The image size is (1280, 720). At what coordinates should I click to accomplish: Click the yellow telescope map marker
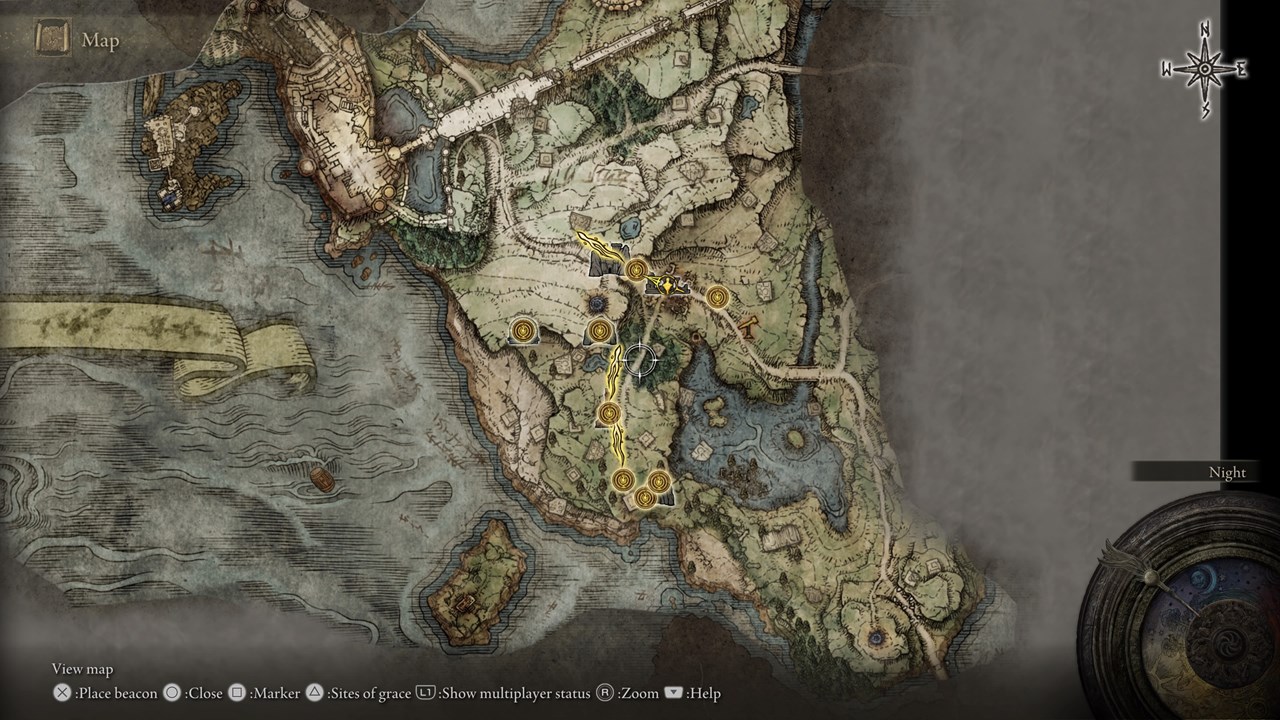pos(748,323)
